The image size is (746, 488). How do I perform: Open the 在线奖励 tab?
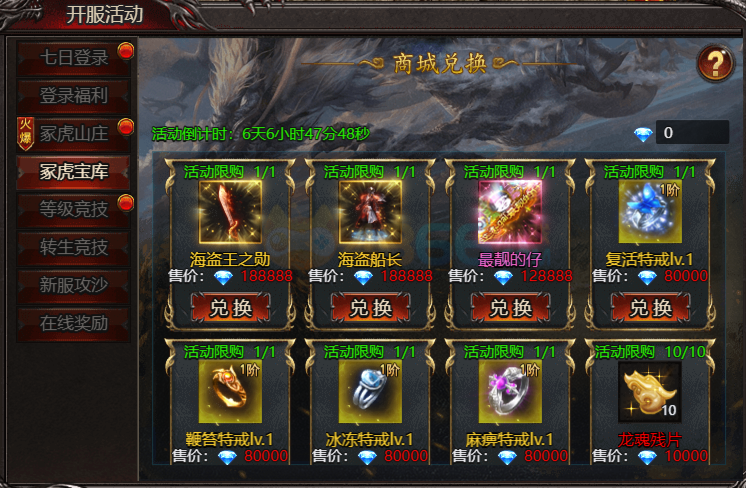pyautogui.click(x=73, y=323)
